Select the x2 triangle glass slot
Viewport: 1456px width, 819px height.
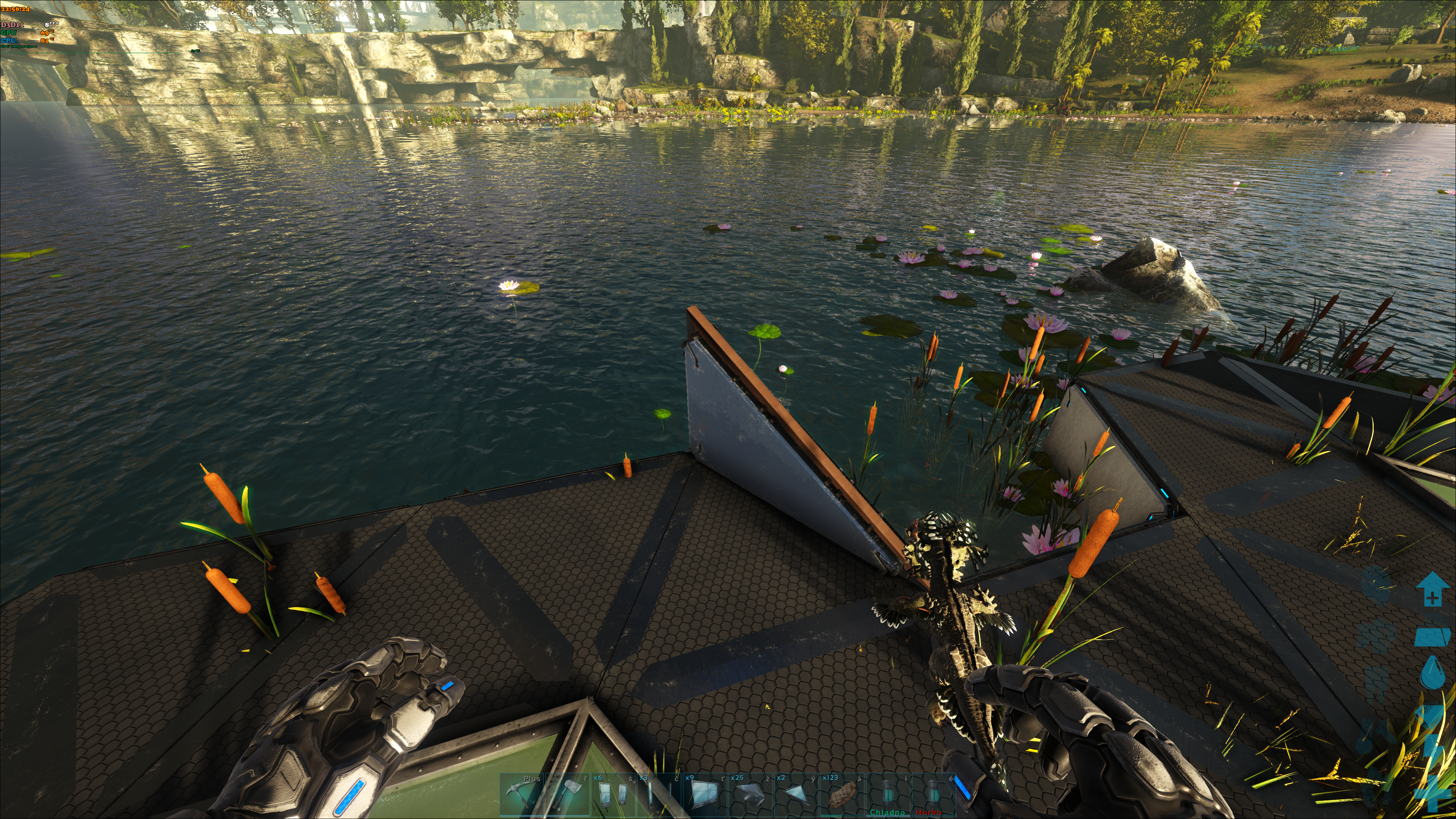[x=796, y=795]
